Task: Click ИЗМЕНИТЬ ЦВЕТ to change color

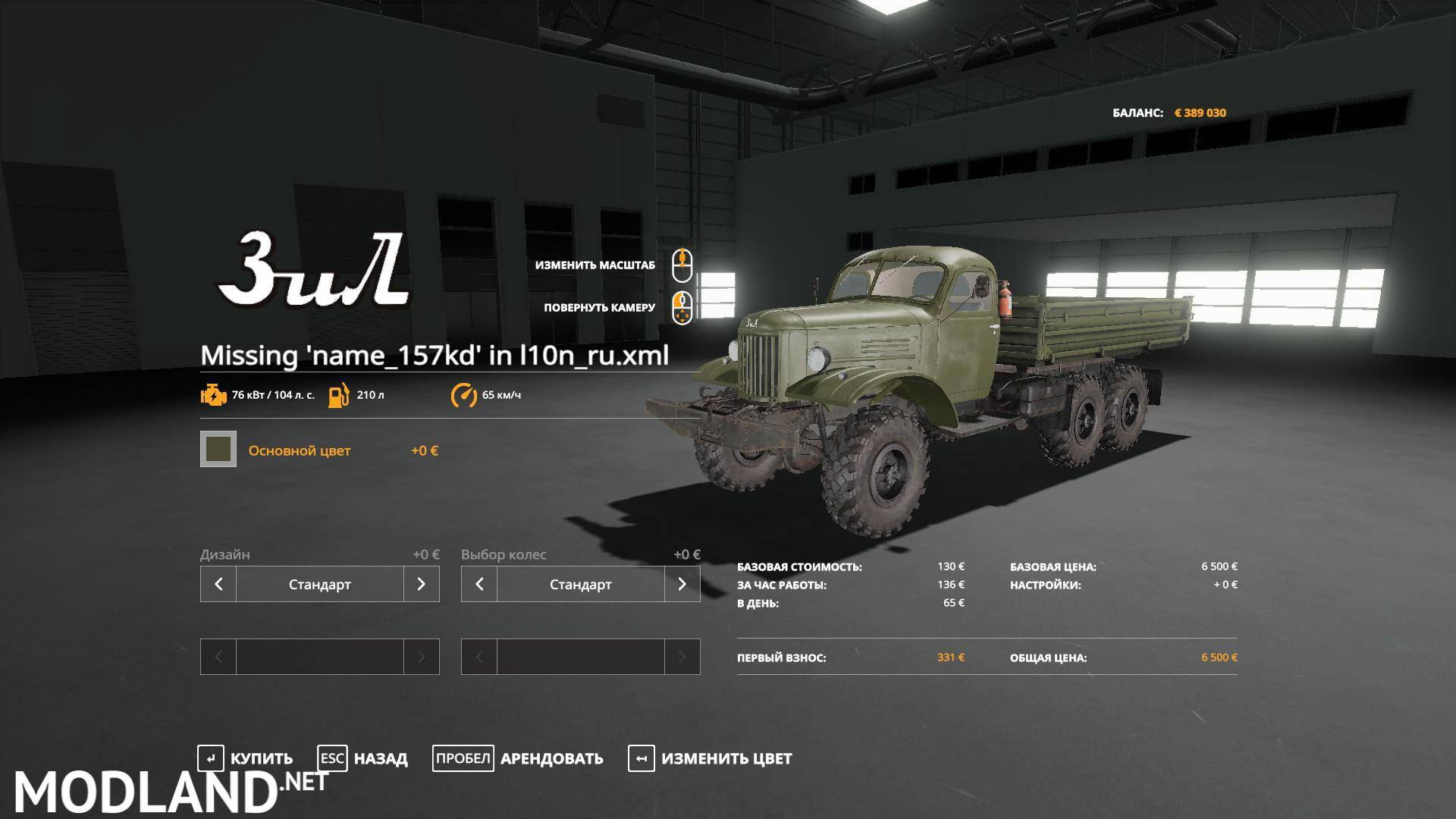Action: click(x=726, y=758)
